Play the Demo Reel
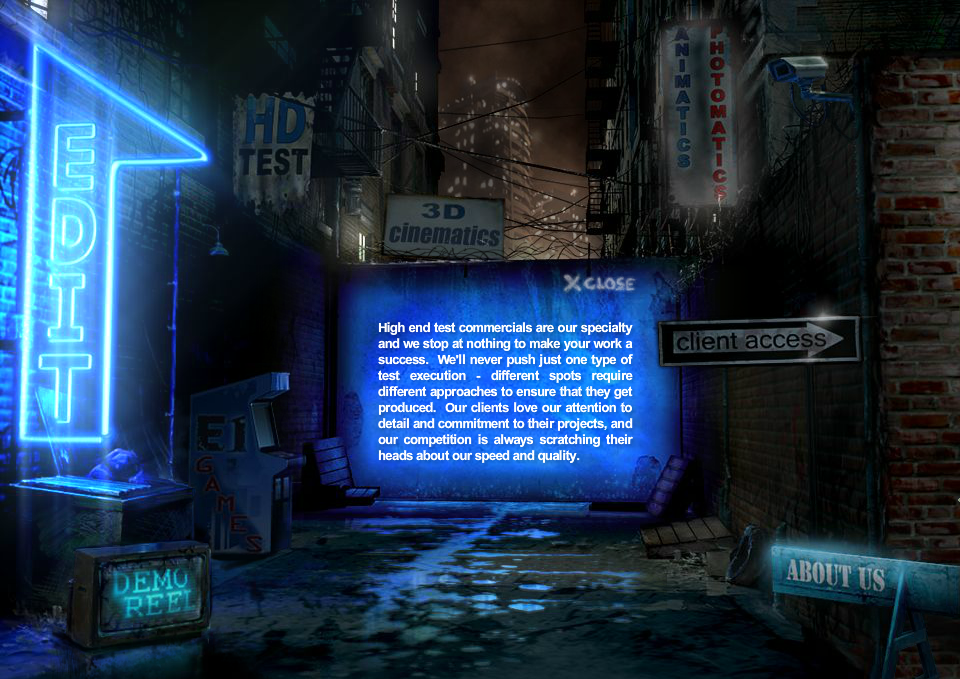 coord(140,594)
